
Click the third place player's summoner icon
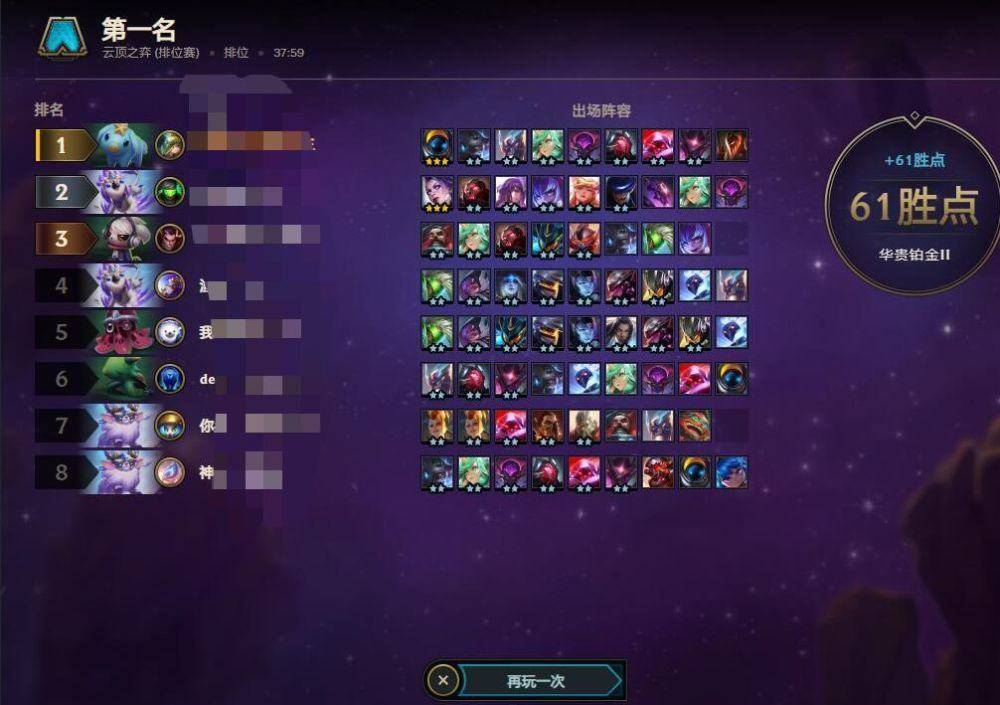click(170, 238)
